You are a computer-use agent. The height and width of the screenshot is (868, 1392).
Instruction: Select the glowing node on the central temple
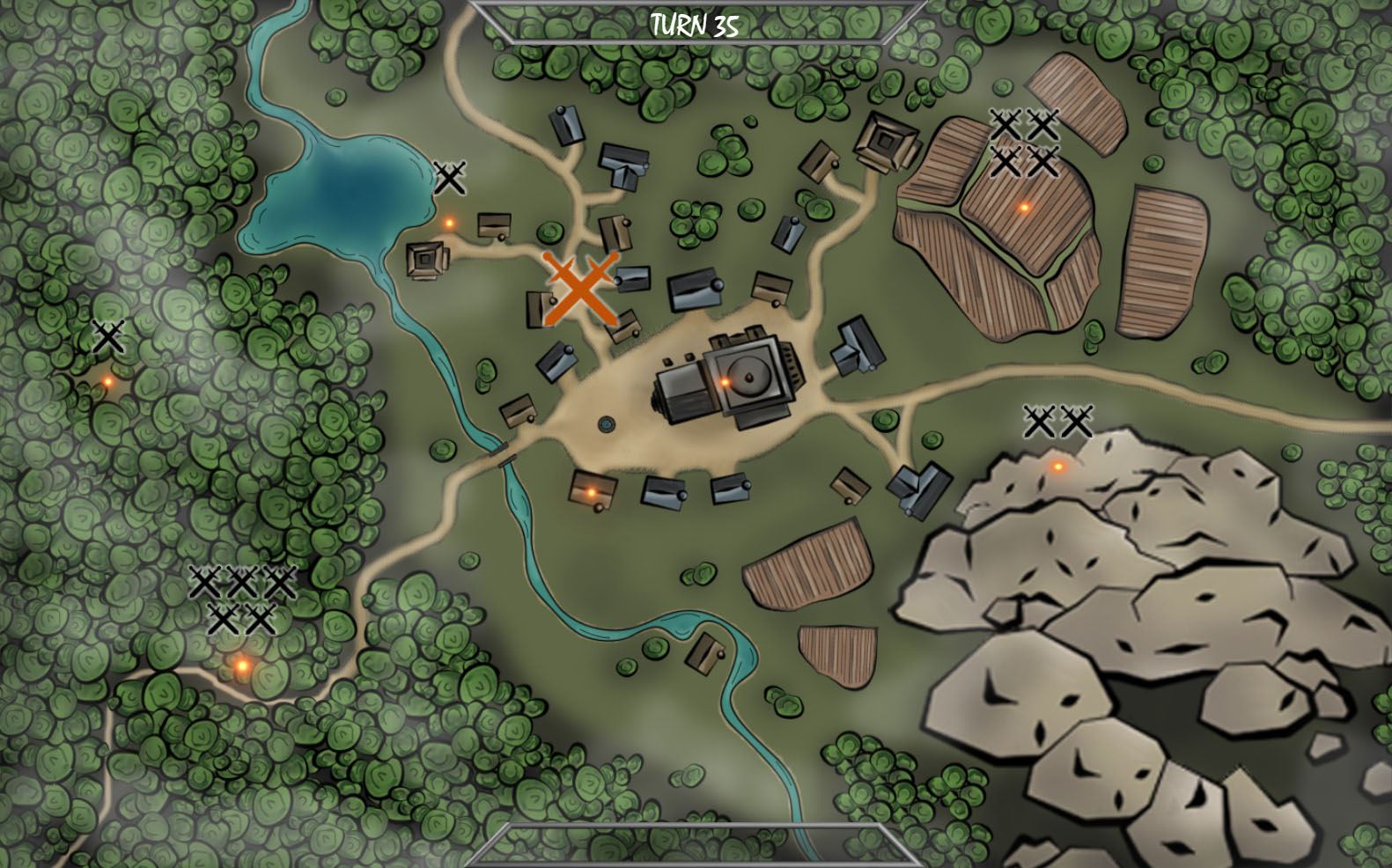(725, 382)
